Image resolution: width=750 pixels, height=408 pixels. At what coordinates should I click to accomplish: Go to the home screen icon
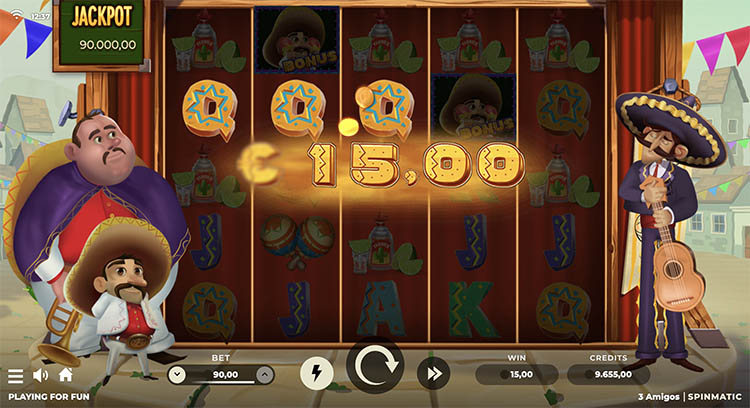66,375
